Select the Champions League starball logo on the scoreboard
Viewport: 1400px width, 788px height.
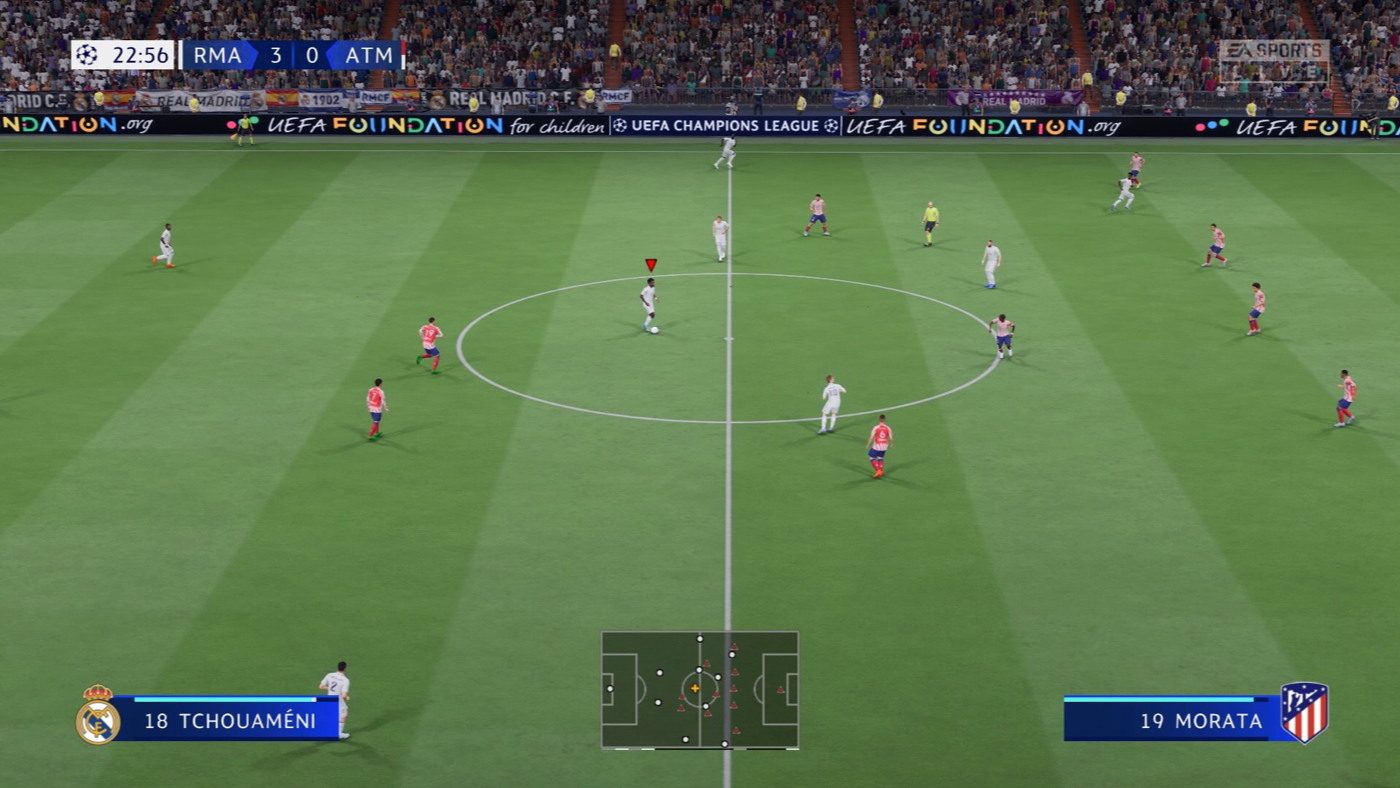coord(88,55)
